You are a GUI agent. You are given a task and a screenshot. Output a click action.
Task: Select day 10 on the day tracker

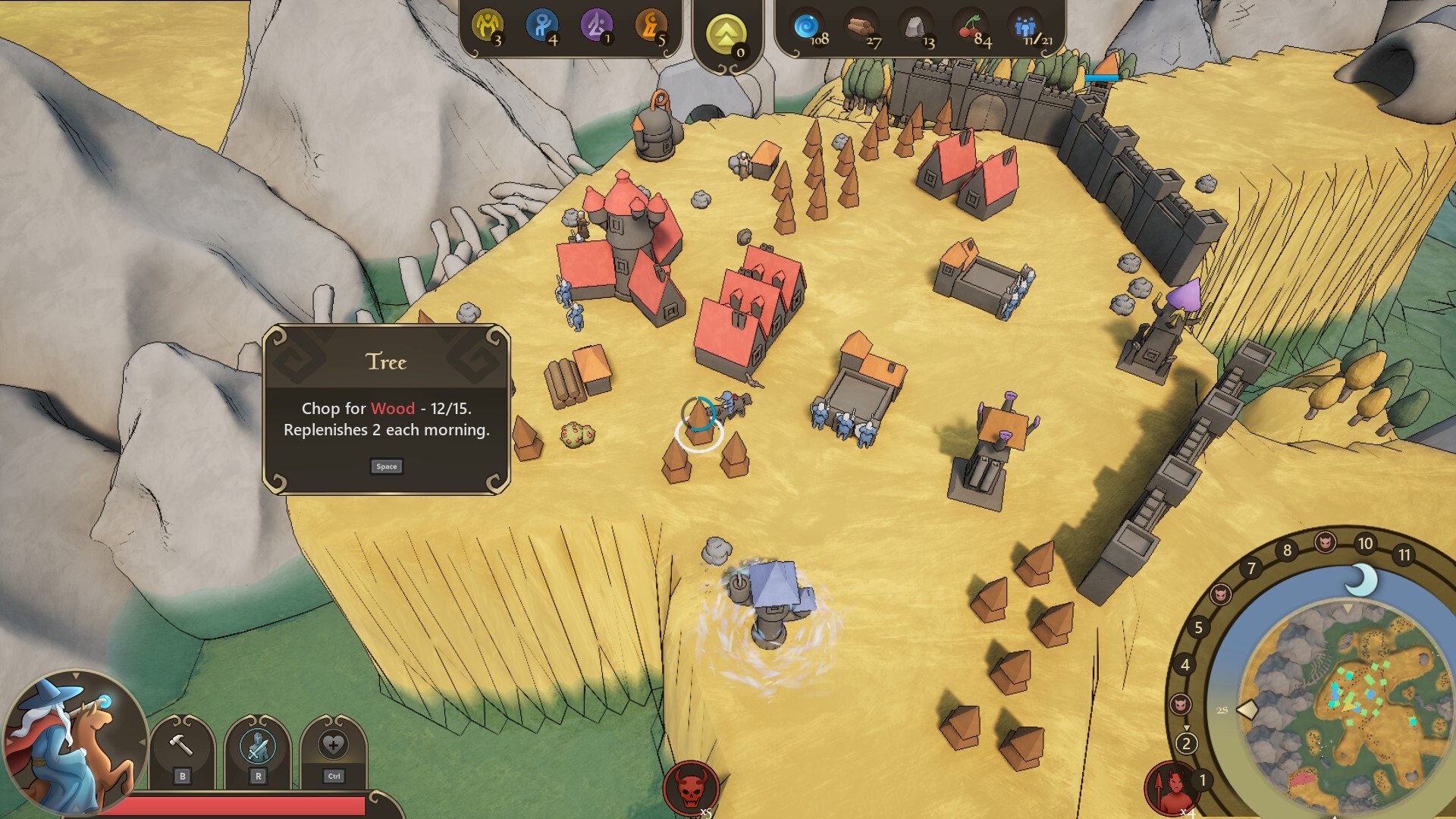[x=1366, y=543]
